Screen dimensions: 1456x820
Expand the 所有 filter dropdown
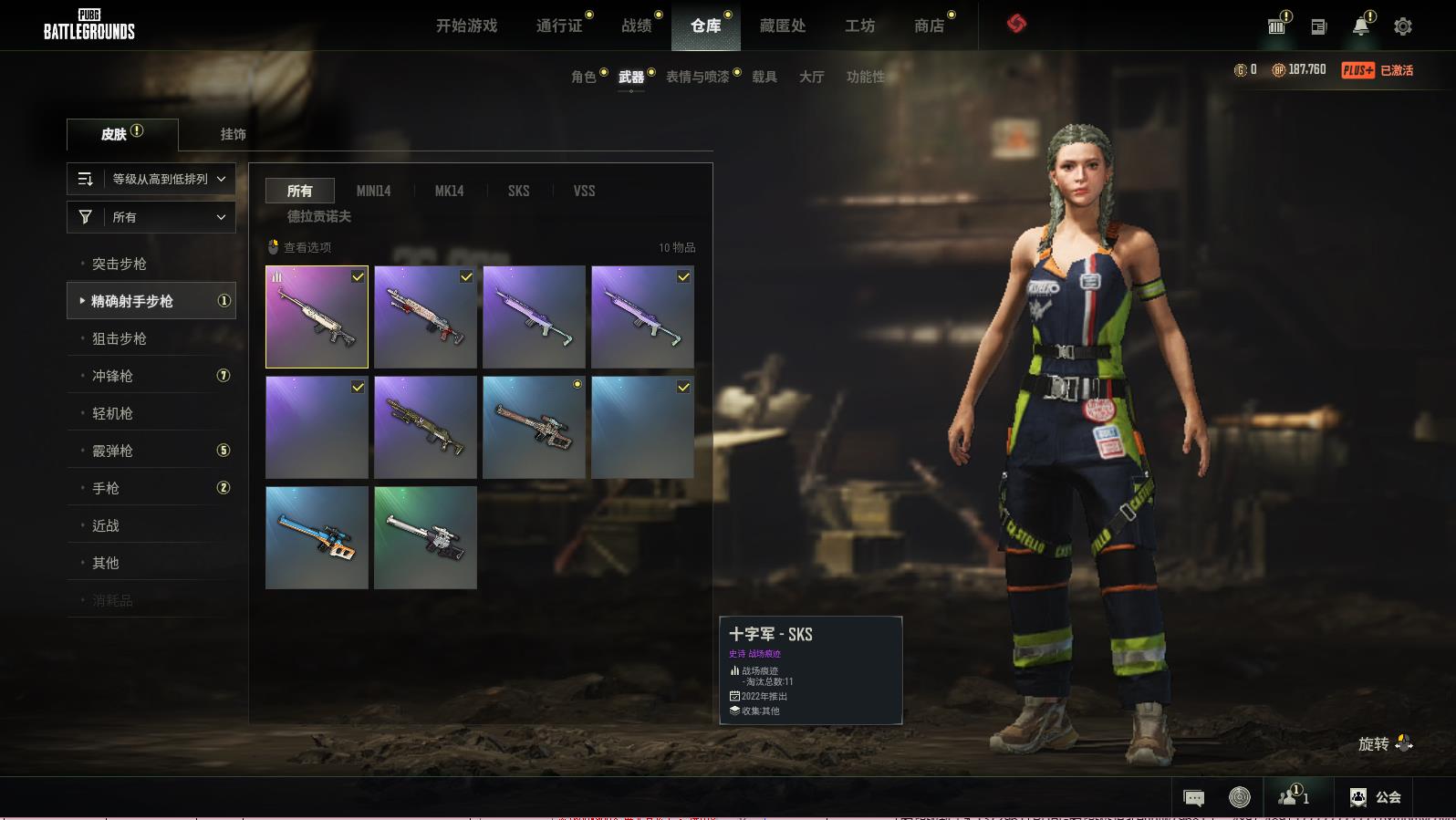pos(151,217)
